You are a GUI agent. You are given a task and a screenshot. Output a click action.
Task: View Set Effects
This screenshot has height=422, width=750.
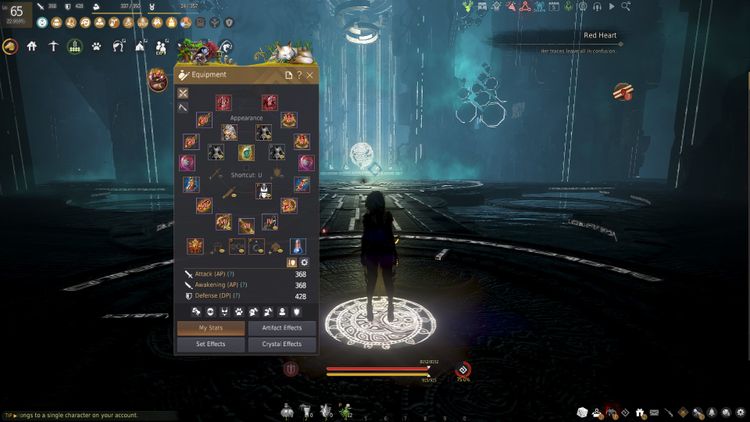point(211,344)
